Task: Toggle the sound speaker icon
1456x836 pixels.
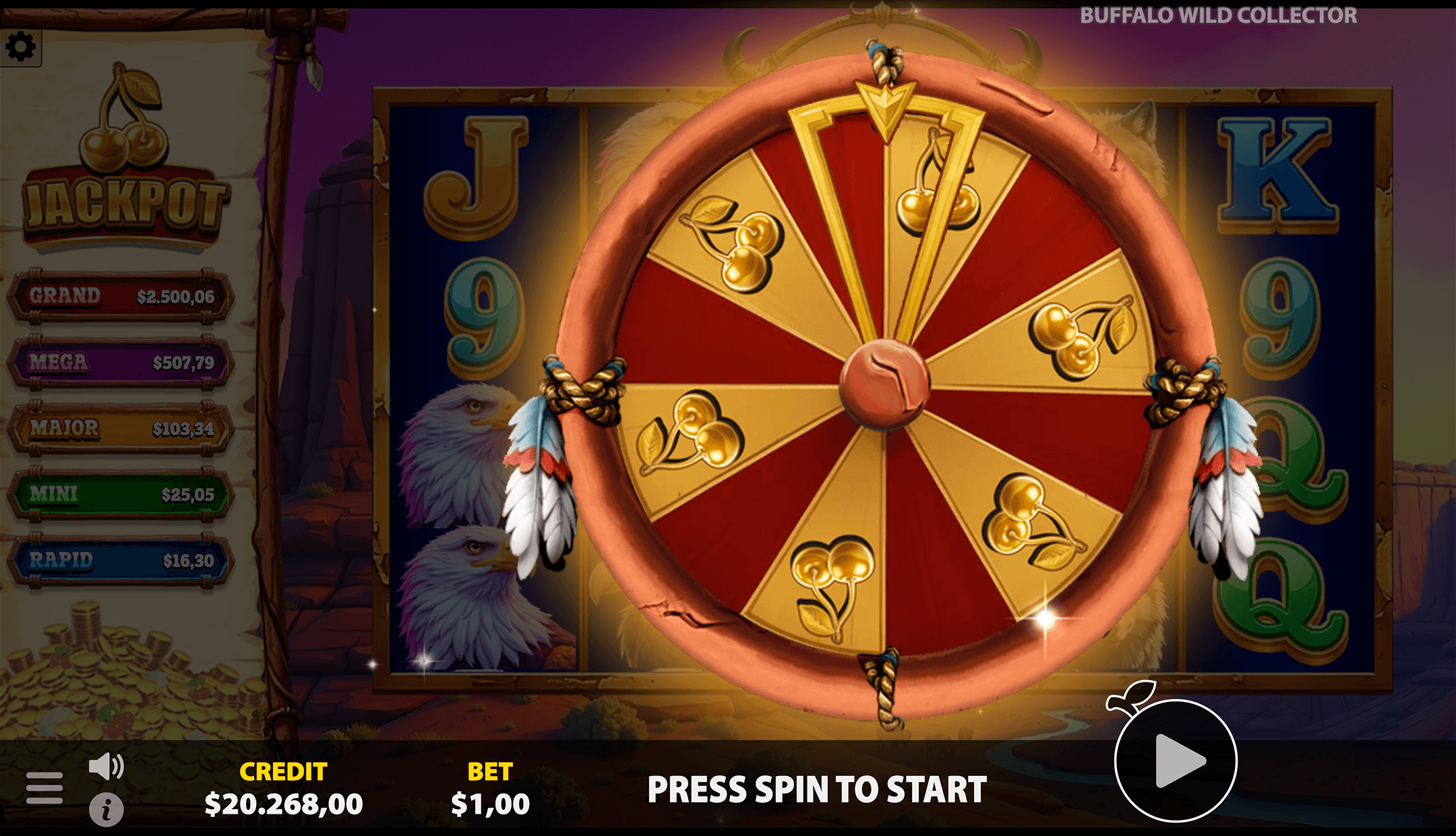Action: tap(107, 767)
